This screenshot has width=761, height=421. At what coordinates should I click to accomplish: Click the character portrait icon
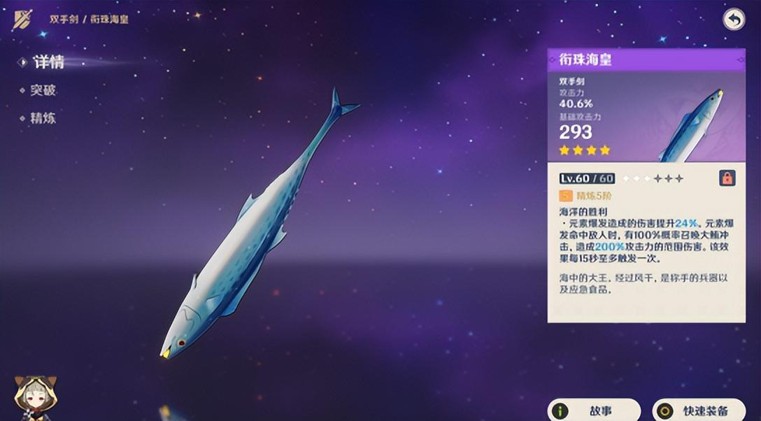click(x=33, y=399)
